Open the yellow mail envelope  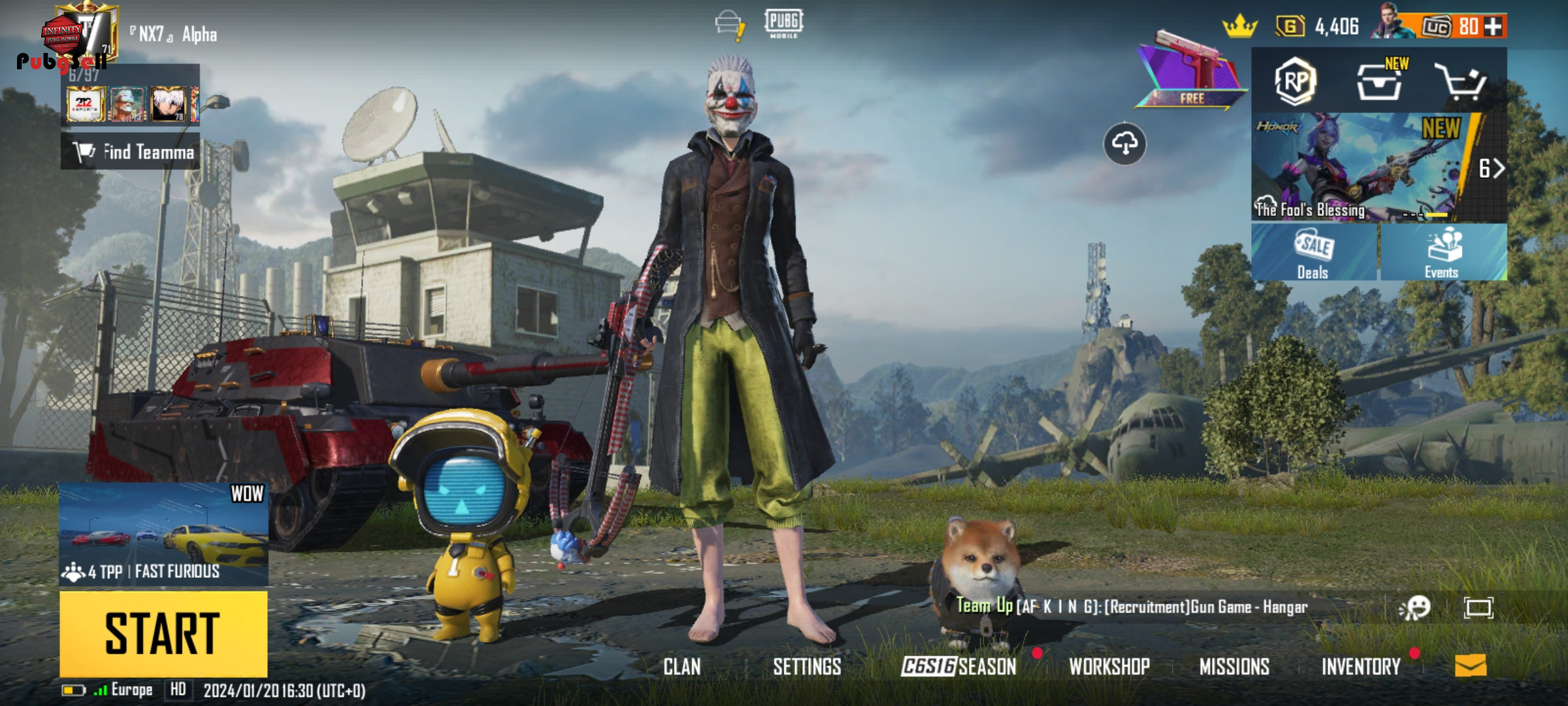(1470, 665)
